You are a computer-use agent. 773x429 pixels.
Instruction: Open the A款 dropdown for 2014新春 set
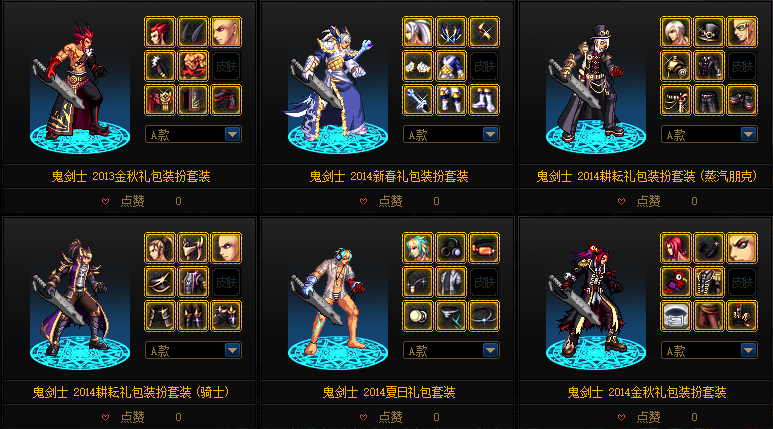[490, 134]
